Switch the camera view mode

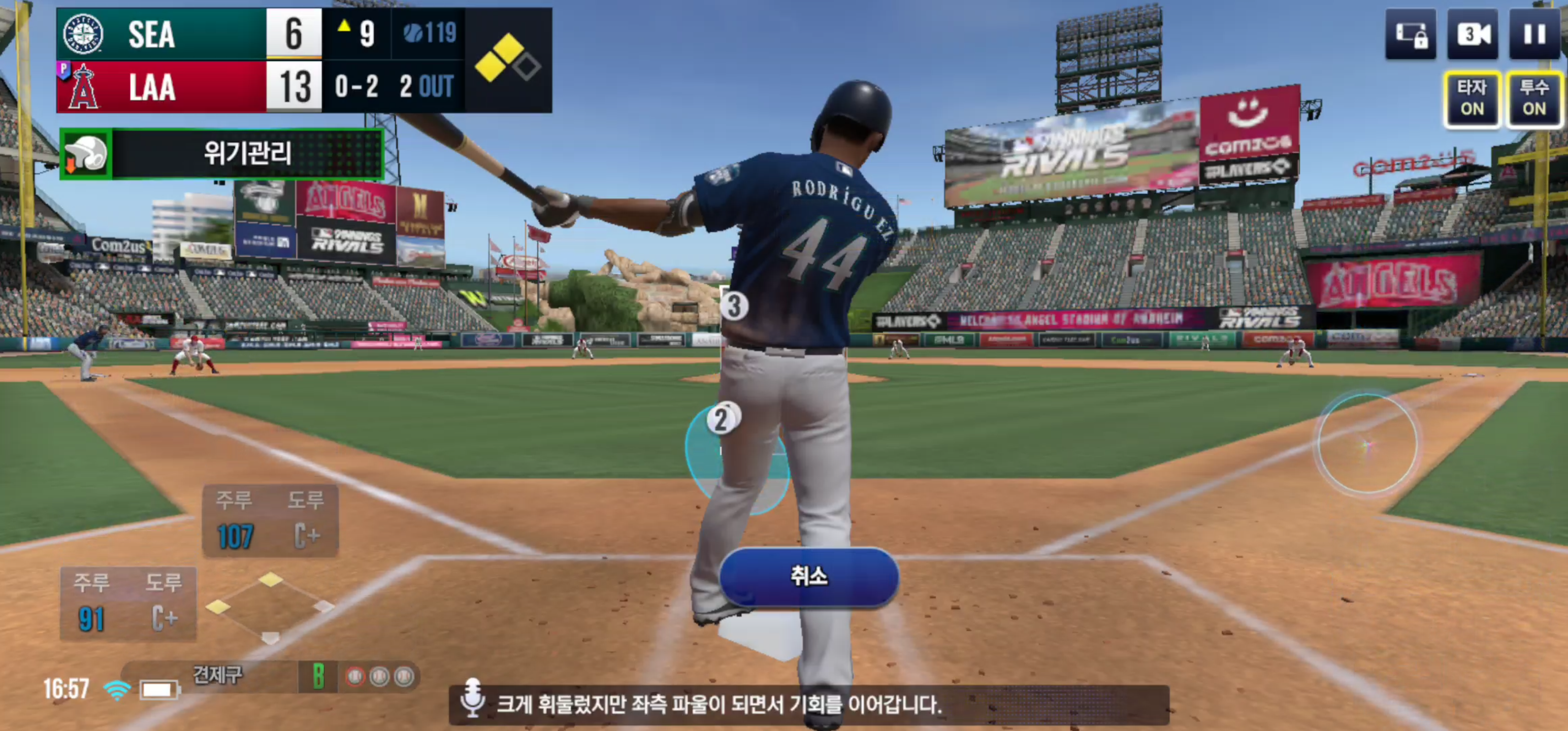[x=1472, y=35]
